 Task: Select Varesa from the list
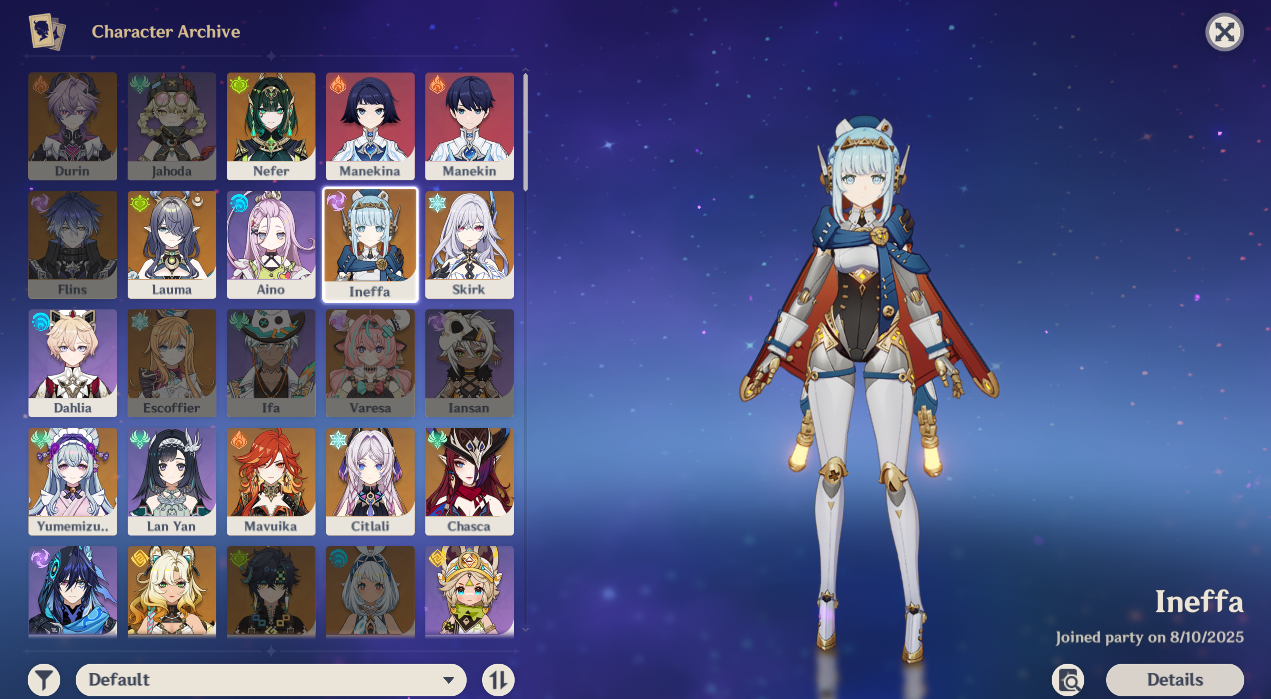coord(370,362)
